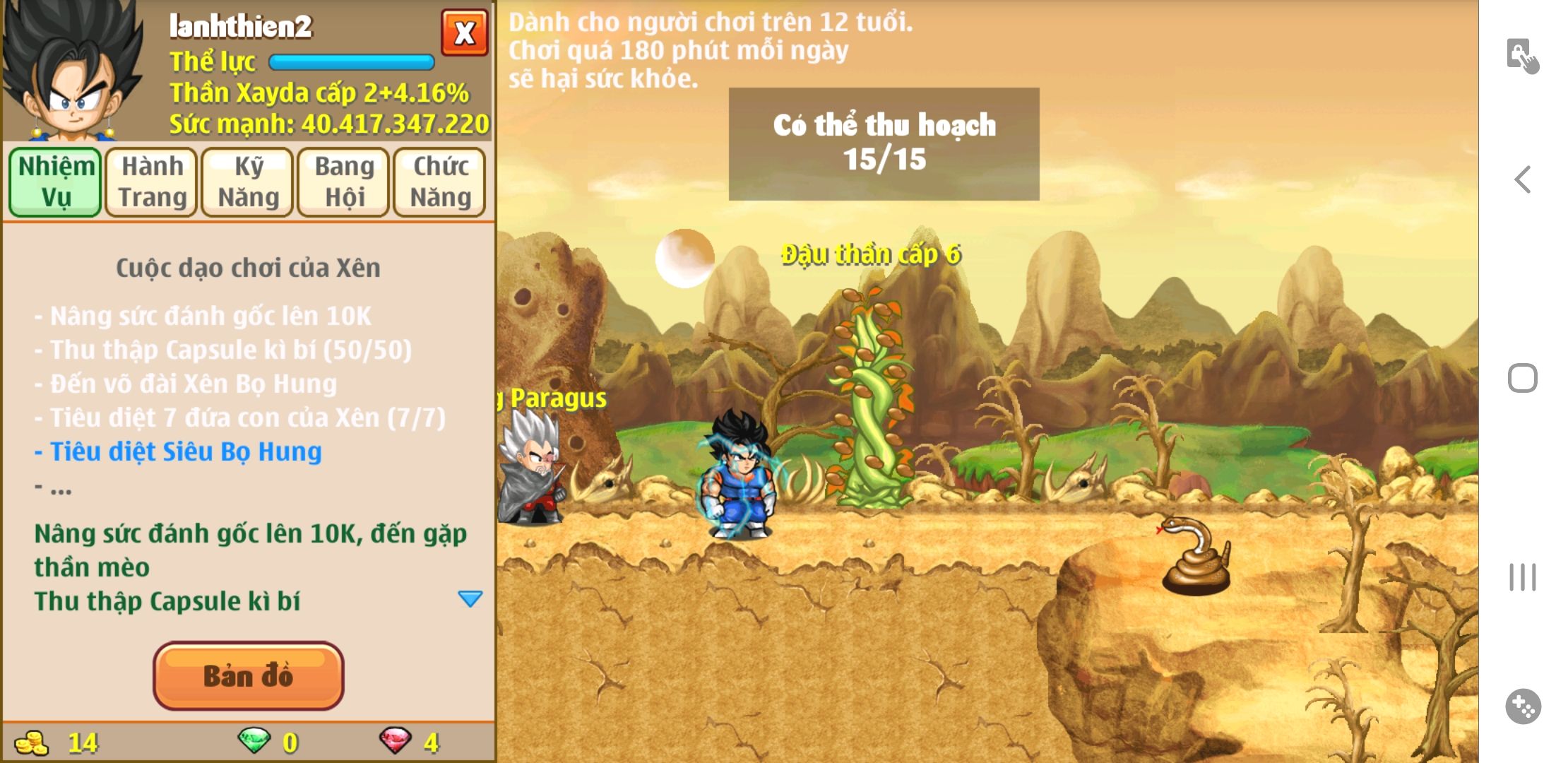Open the Hành Trang tab
This screenshot has width=1568, height=763.
(152, 182)
